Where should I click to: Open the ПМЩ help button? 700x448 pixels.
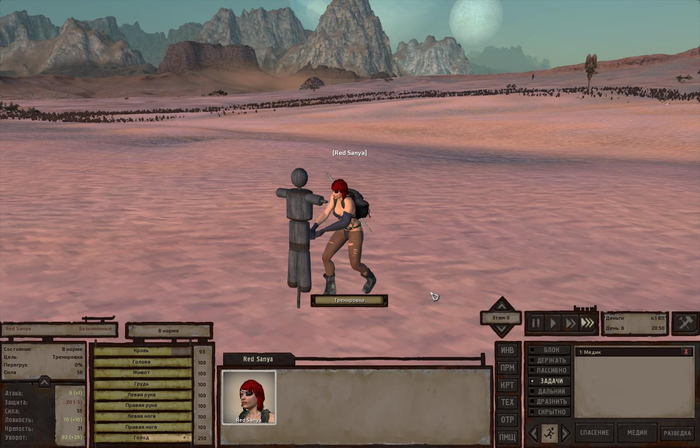pyautogui.click(x=508, y=436)
